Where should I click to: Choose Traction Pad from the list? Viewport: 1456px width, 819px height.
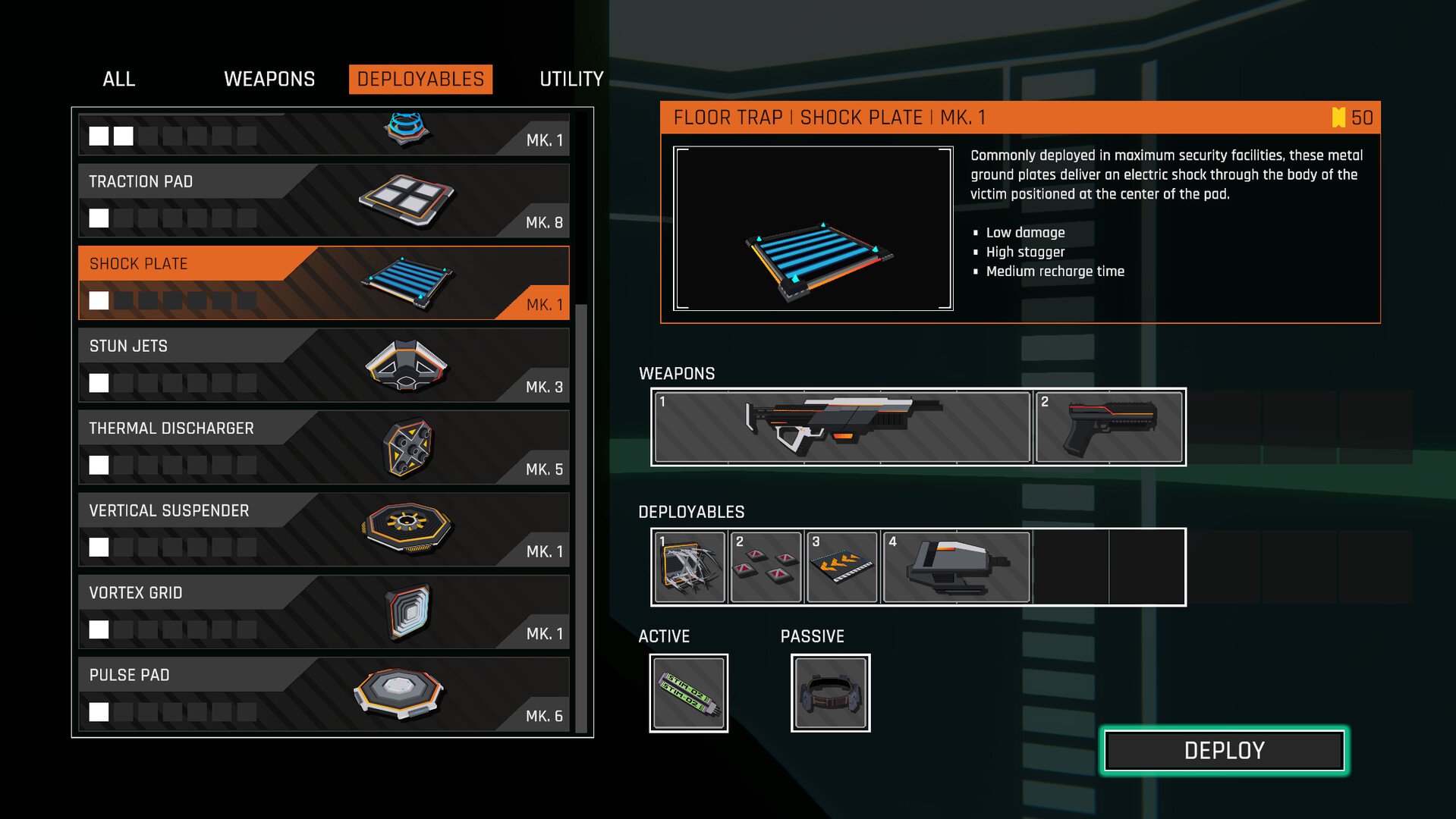pyautogui.click(x=323, y=201)
